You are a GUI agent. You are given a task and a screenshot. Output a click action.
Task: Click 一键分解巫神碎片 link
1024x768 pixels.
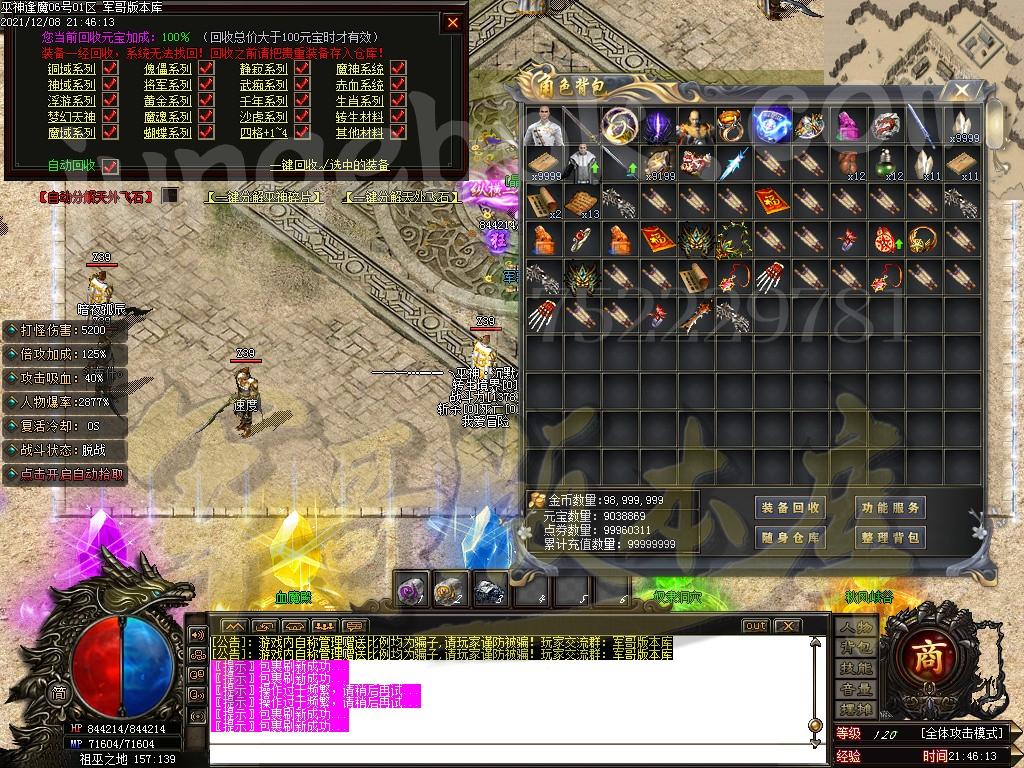tap(266, 197)
